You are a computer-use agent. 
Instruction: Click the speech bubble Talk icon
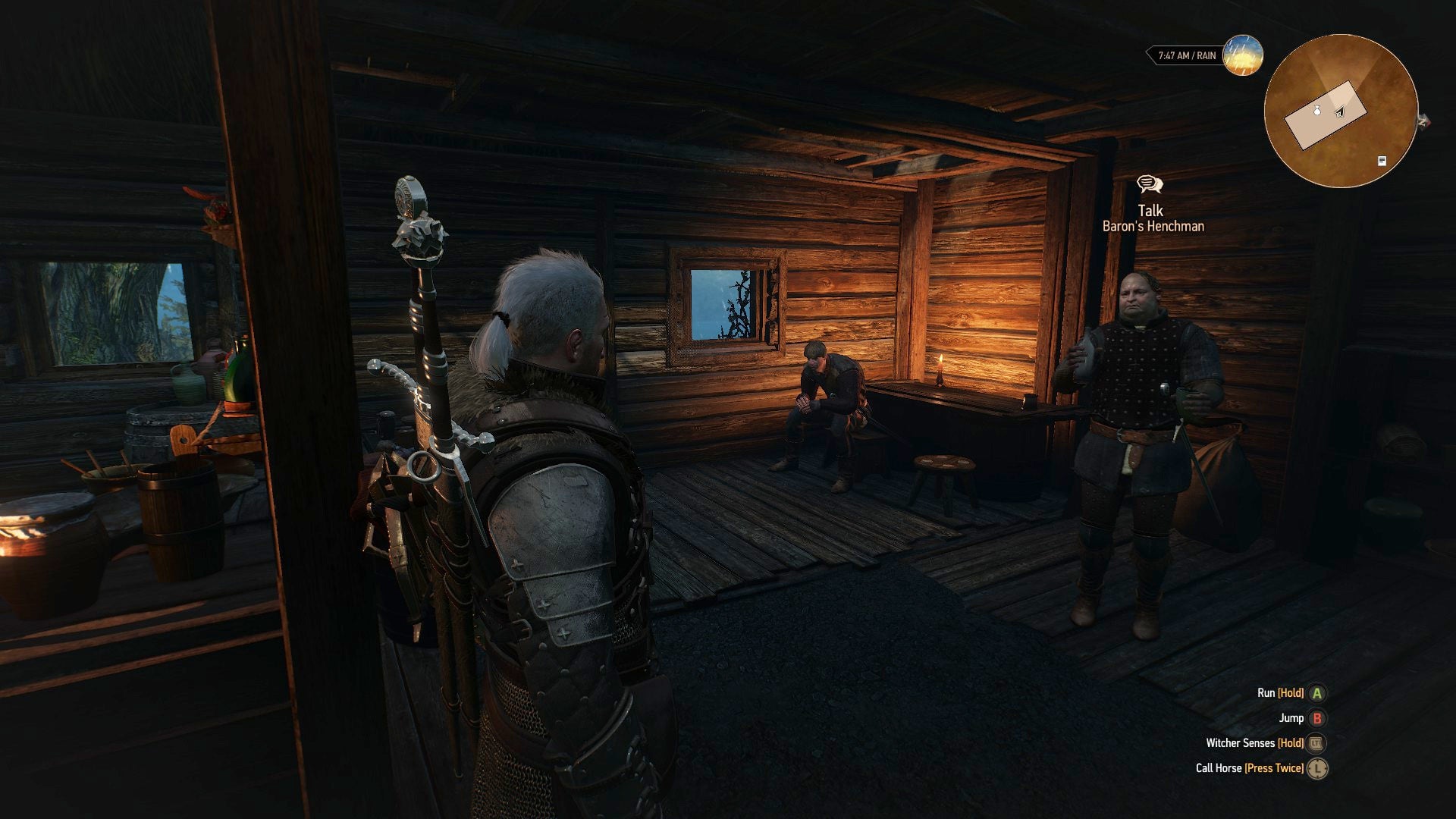point(1151,184)
